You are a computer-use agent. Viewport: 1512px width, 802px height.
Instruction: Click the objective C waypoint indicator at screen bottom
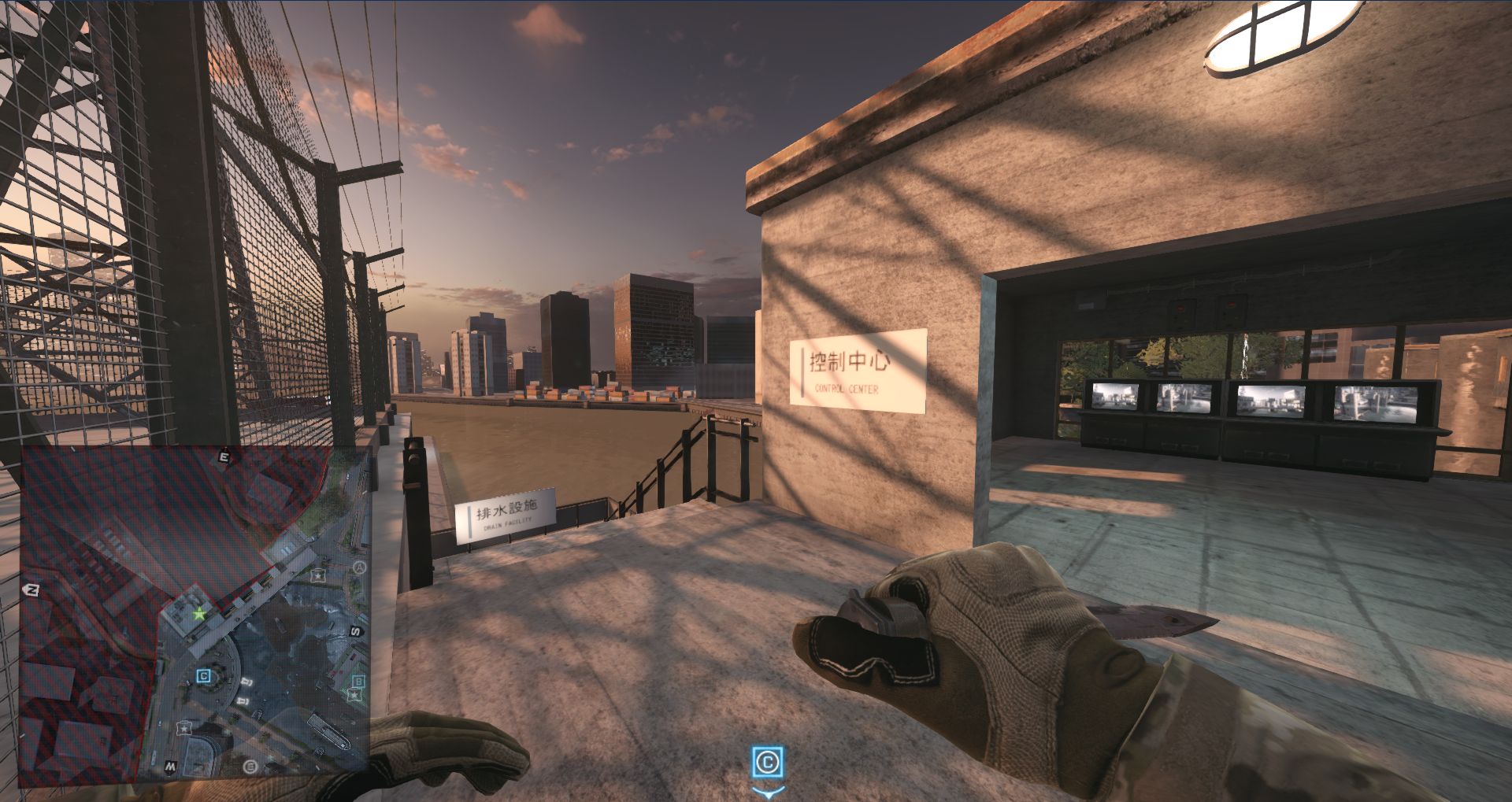[768, 762]
